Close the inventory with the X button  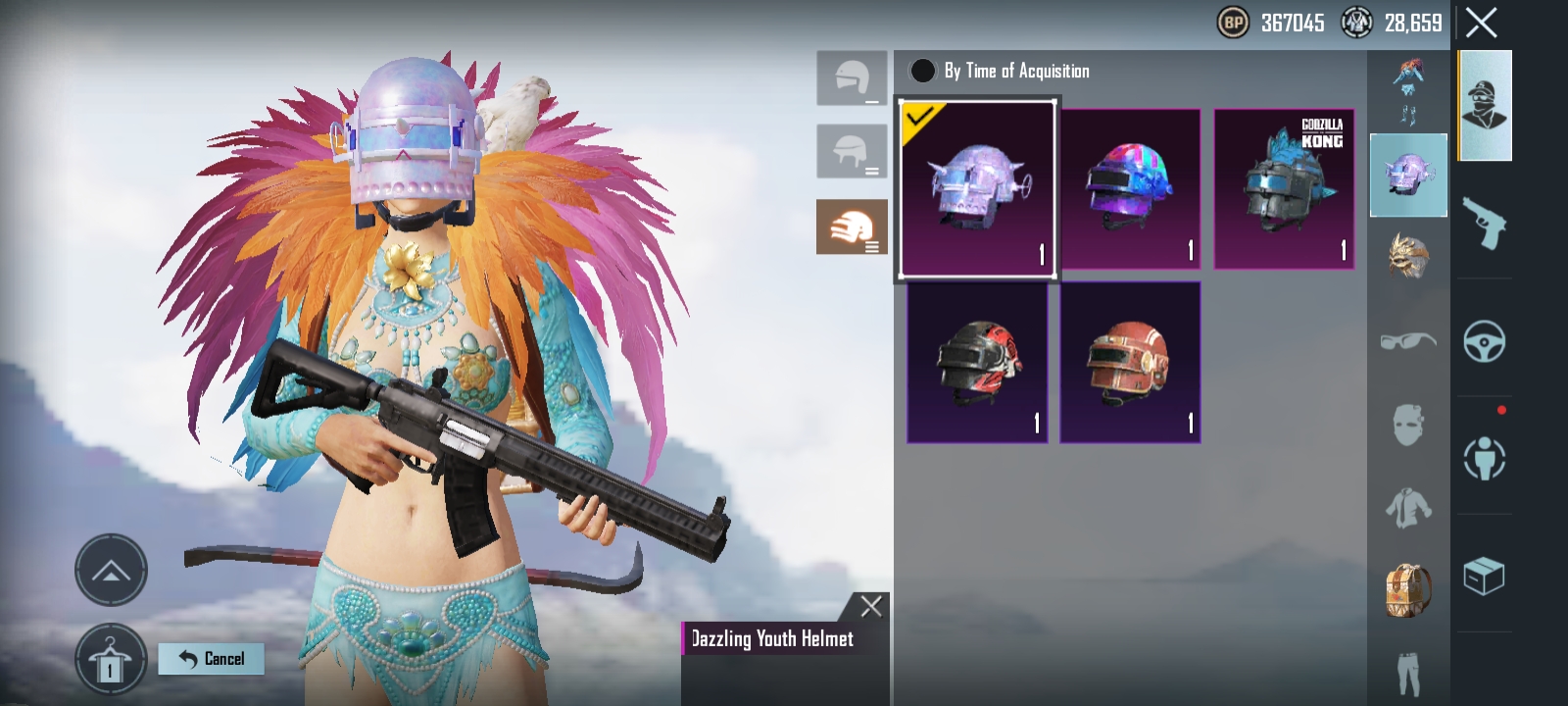[x=1481, y=23]
